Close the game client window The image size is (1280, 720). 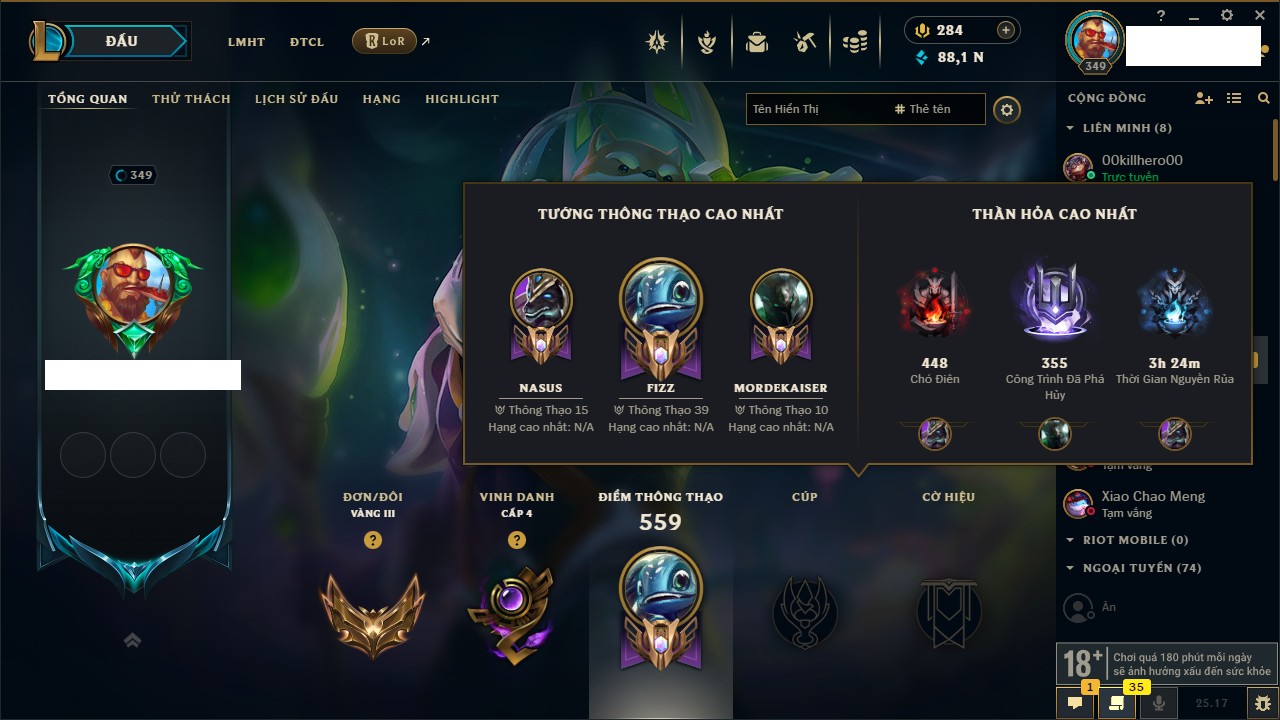1258,15
